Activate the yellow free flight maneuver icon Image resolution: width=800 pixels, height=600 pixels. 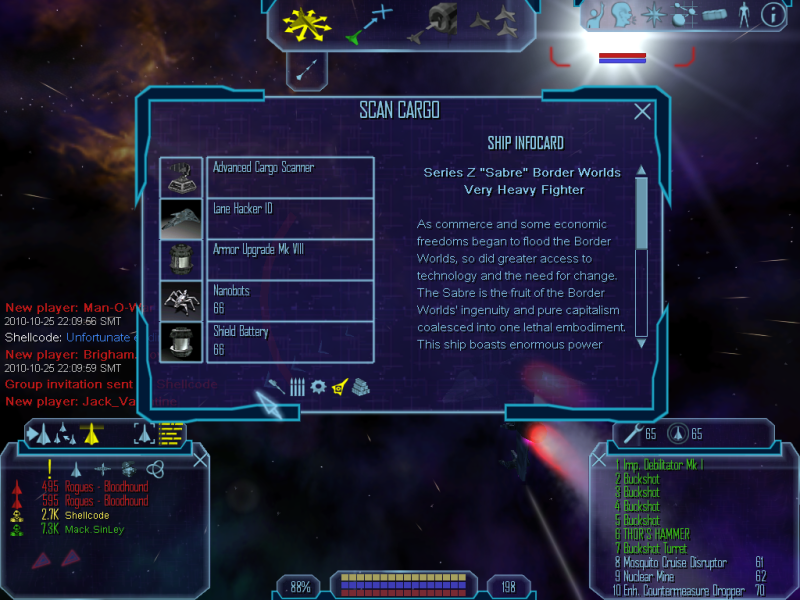coord(307,26)
